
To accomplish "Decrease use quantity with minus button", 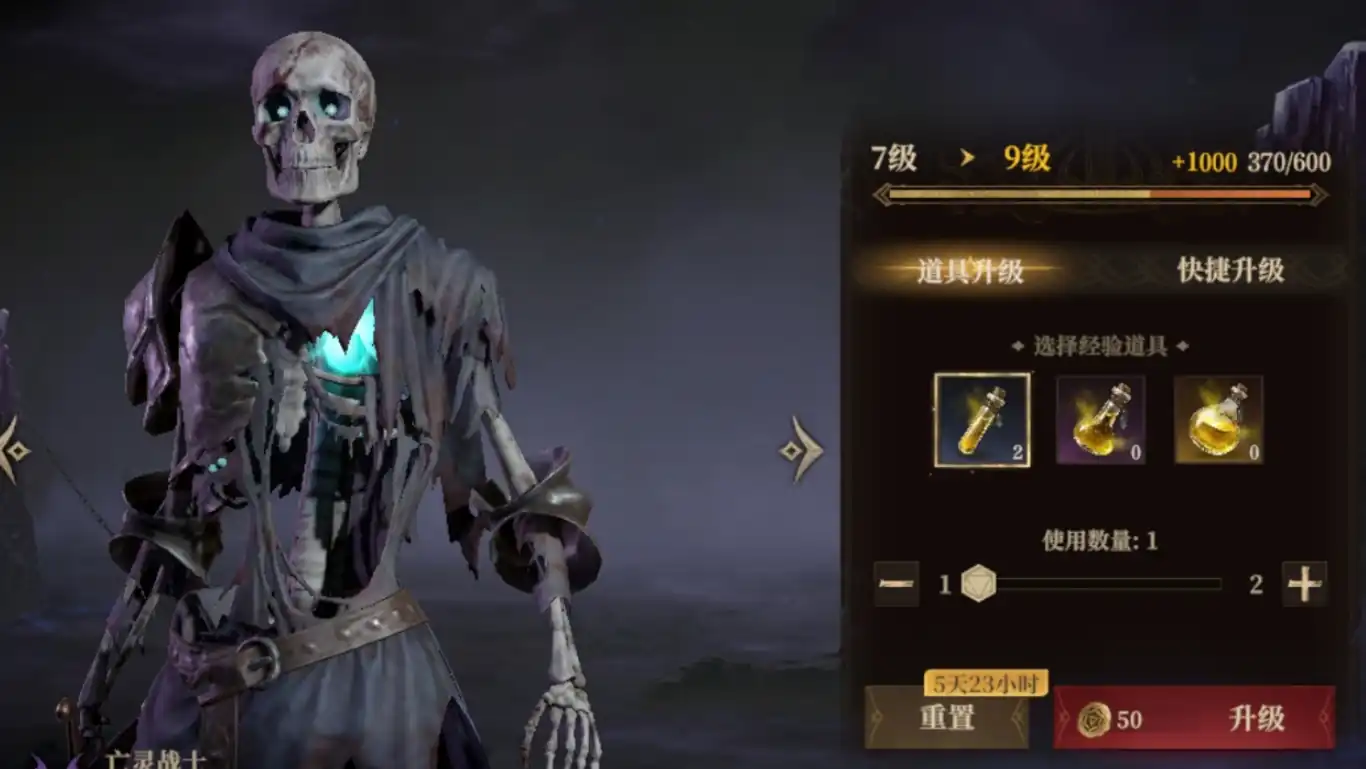I will click(x=896, y=584).
